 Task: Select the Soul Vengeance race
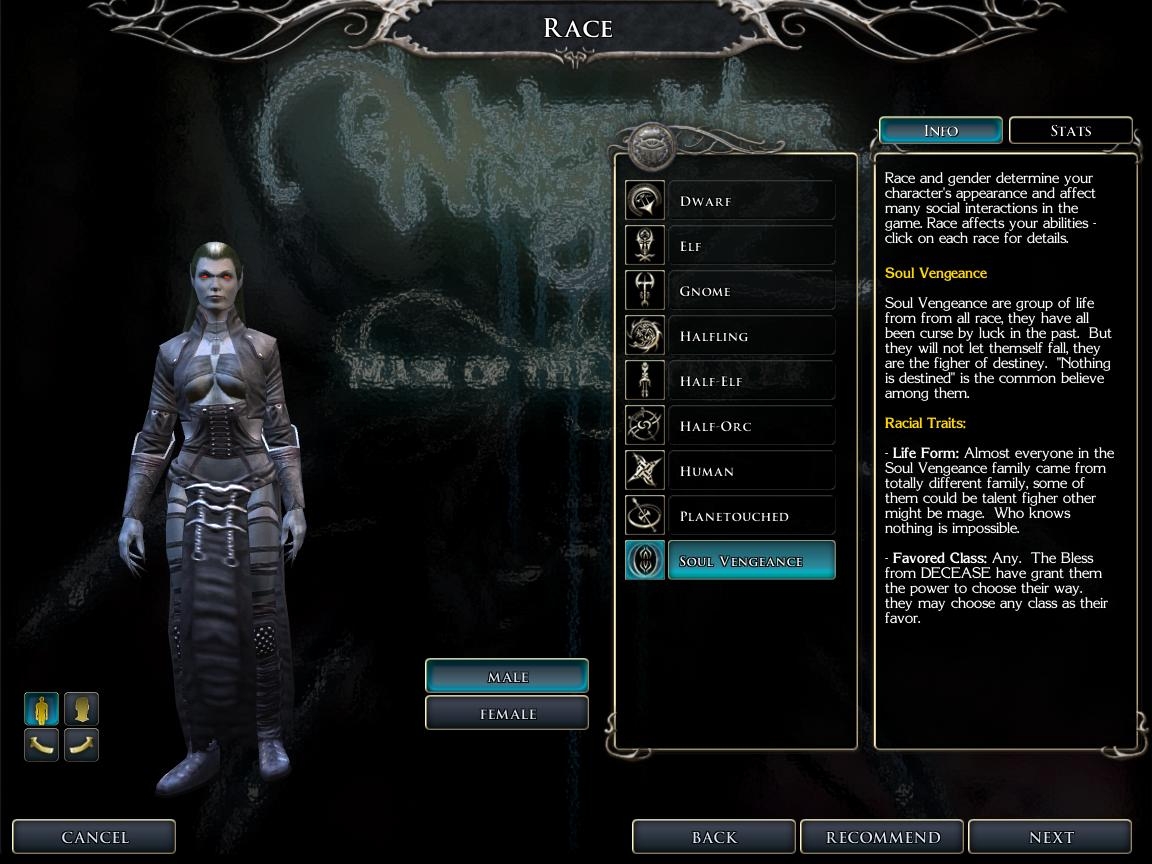(x=750, y=561)
